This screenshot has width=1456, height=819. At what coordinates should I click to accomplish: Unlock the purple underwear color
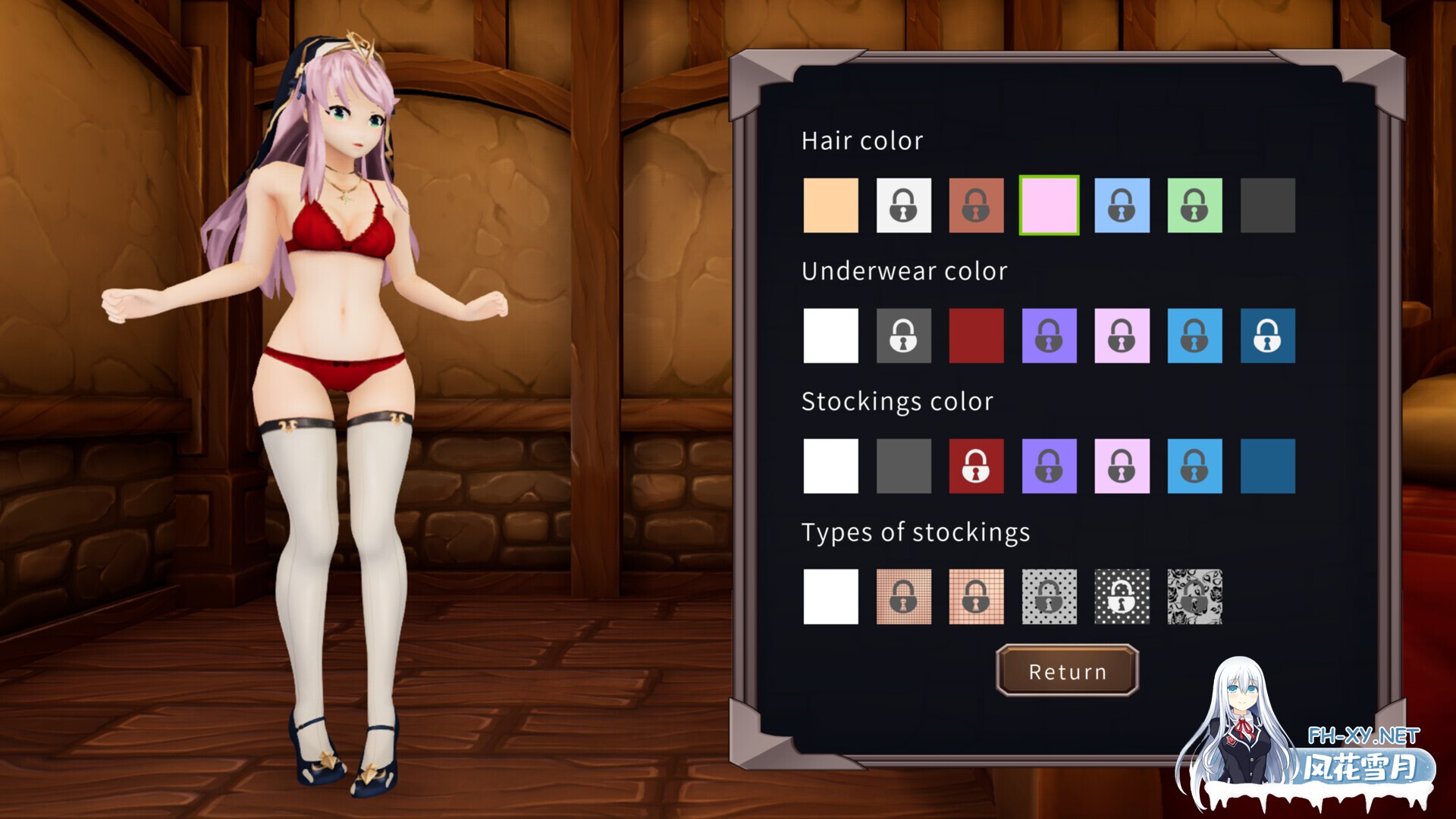(1049, 336)
